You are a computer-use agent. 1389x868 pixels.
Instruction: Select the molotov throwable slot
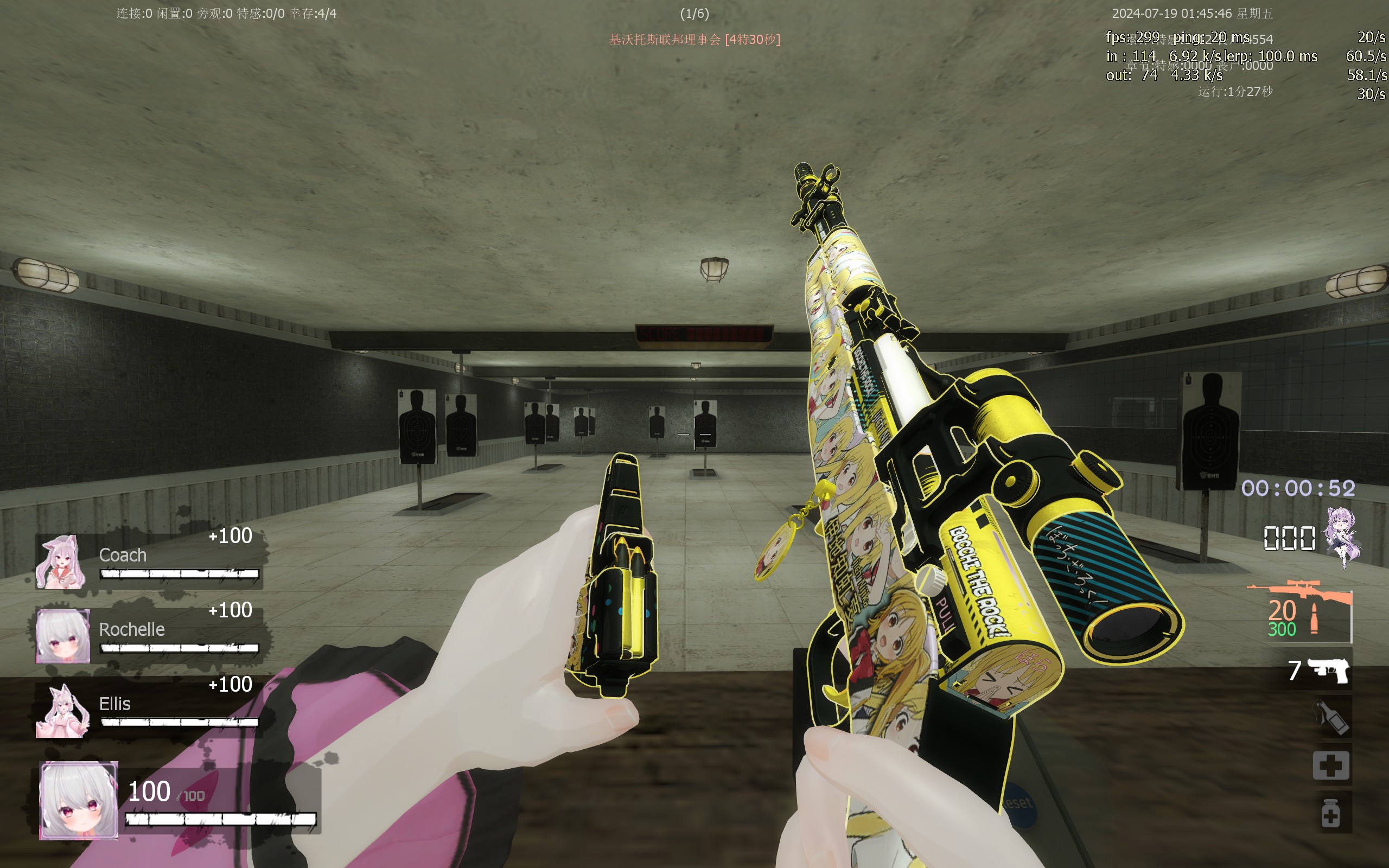tap(1331, 717)
